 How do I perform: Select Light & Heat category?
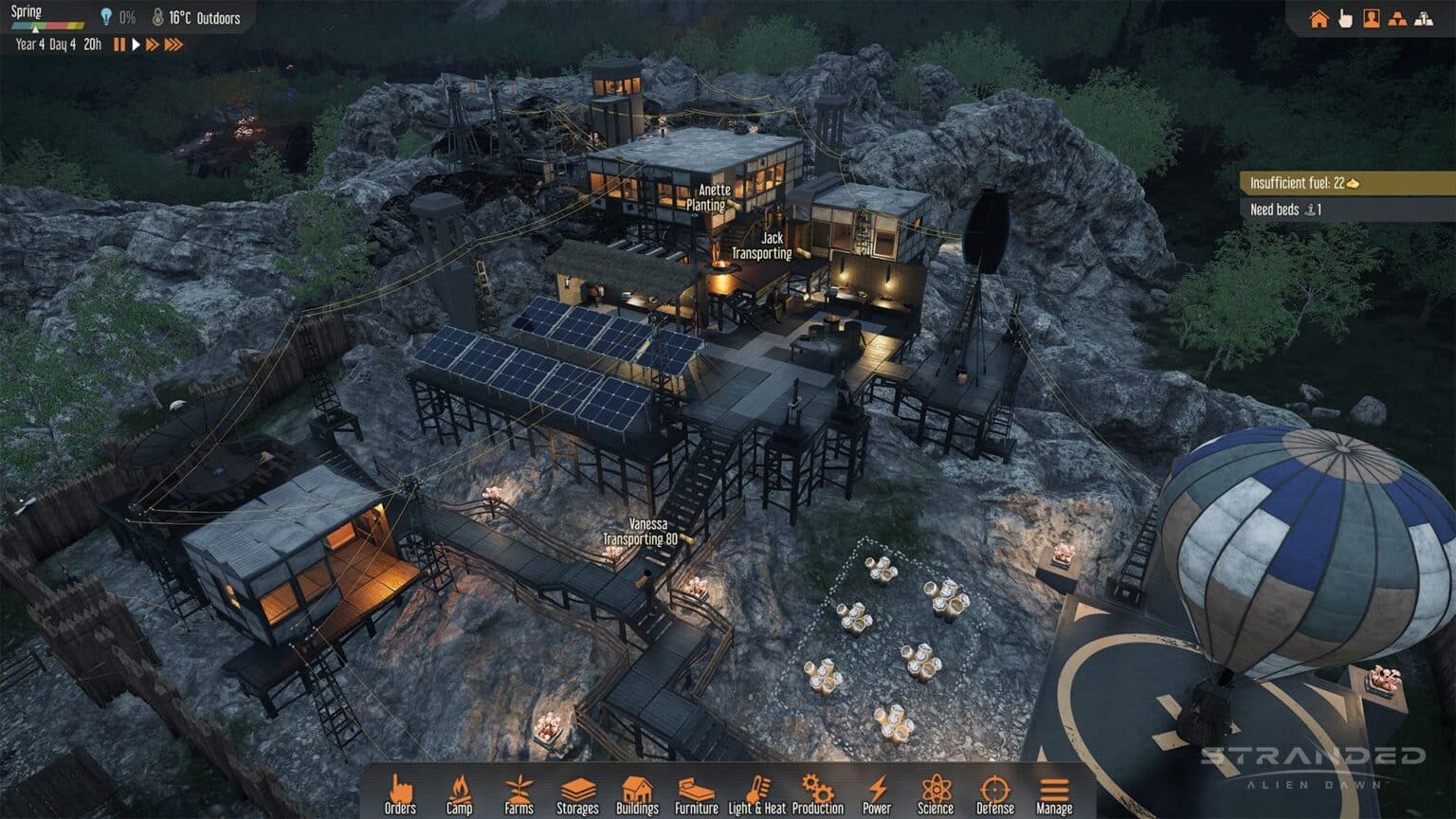pos(756,794)
